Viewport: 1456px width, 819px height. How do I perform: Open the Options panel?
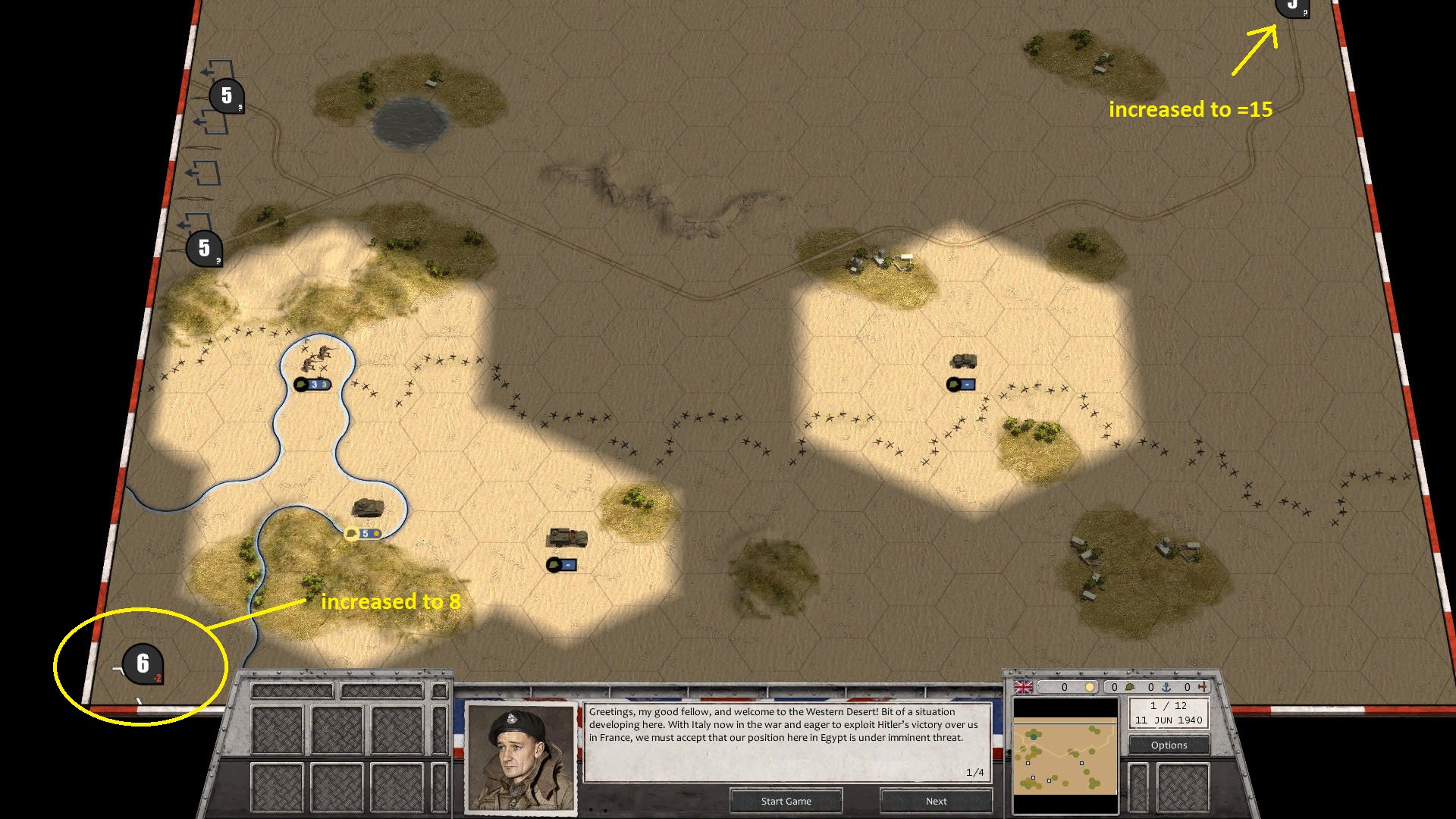click(1168, 745)
